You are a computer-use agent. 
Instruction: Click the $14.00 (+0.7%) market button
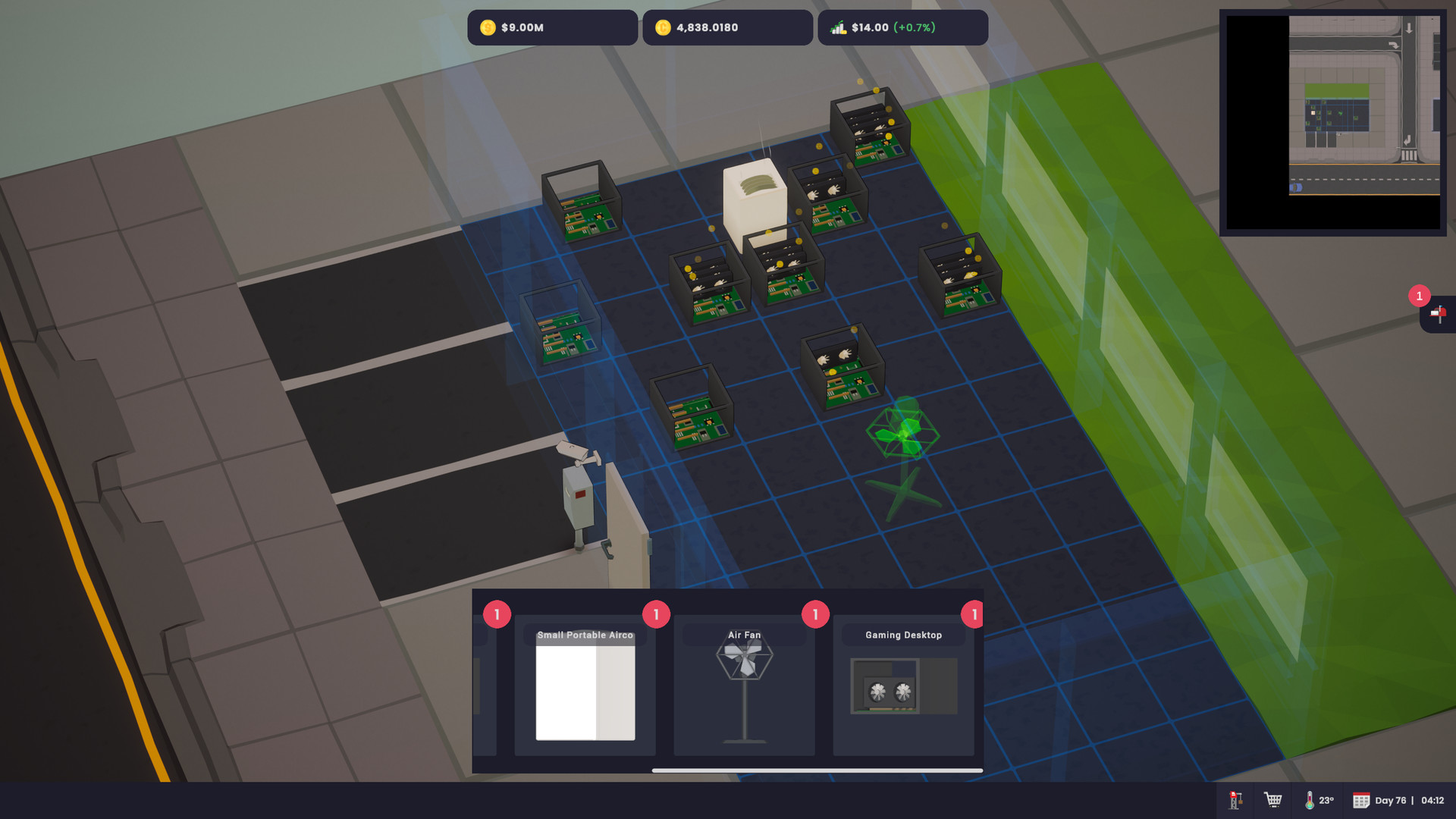click(x=902, y=27)
